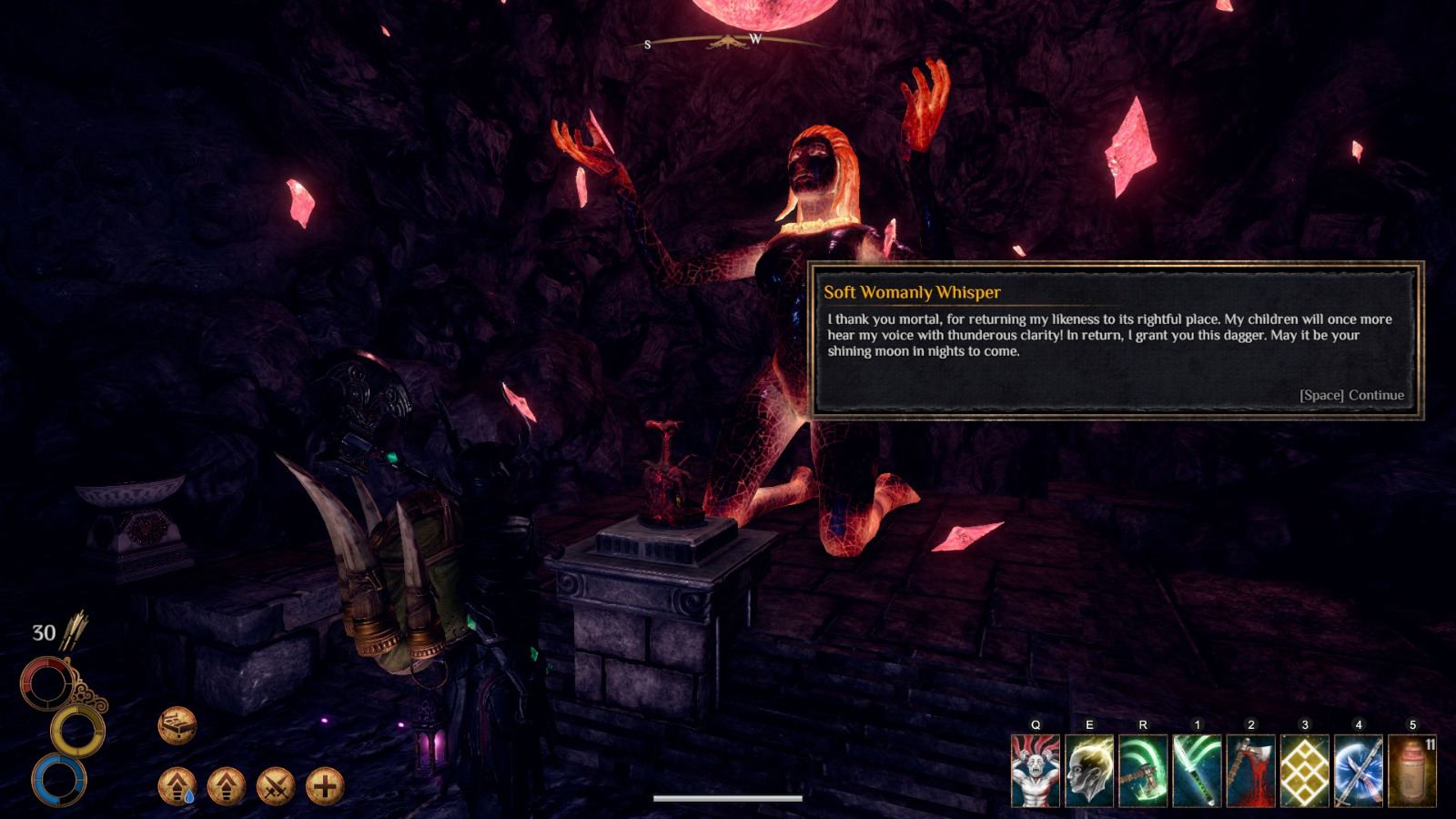Show the plus-sign status effect

coord(325,784)
